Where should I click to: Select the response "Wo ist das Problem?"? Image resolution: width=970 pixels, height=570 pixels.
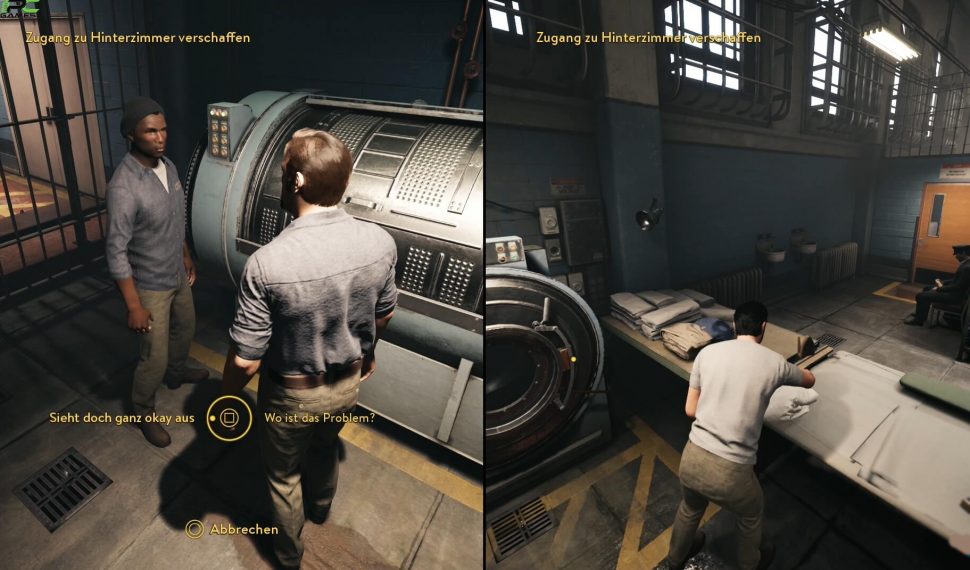[x=319, y=417]
